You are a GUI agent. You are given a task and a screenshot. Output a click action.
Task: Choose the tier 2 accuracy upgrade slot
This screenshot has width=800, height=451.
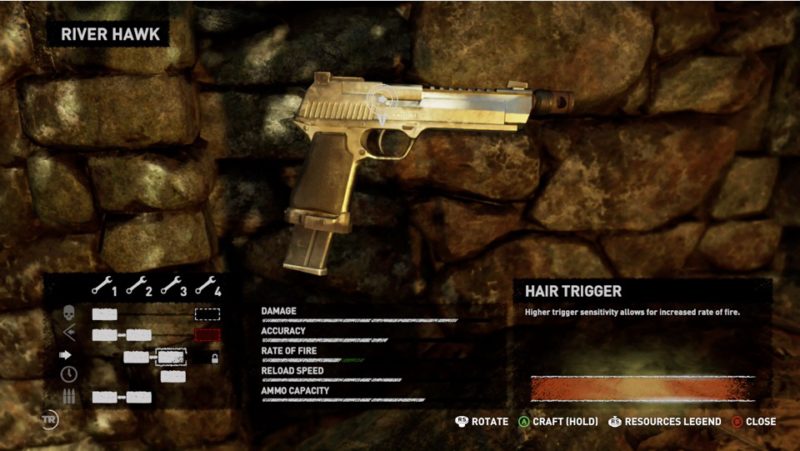(x=139, y=335)
